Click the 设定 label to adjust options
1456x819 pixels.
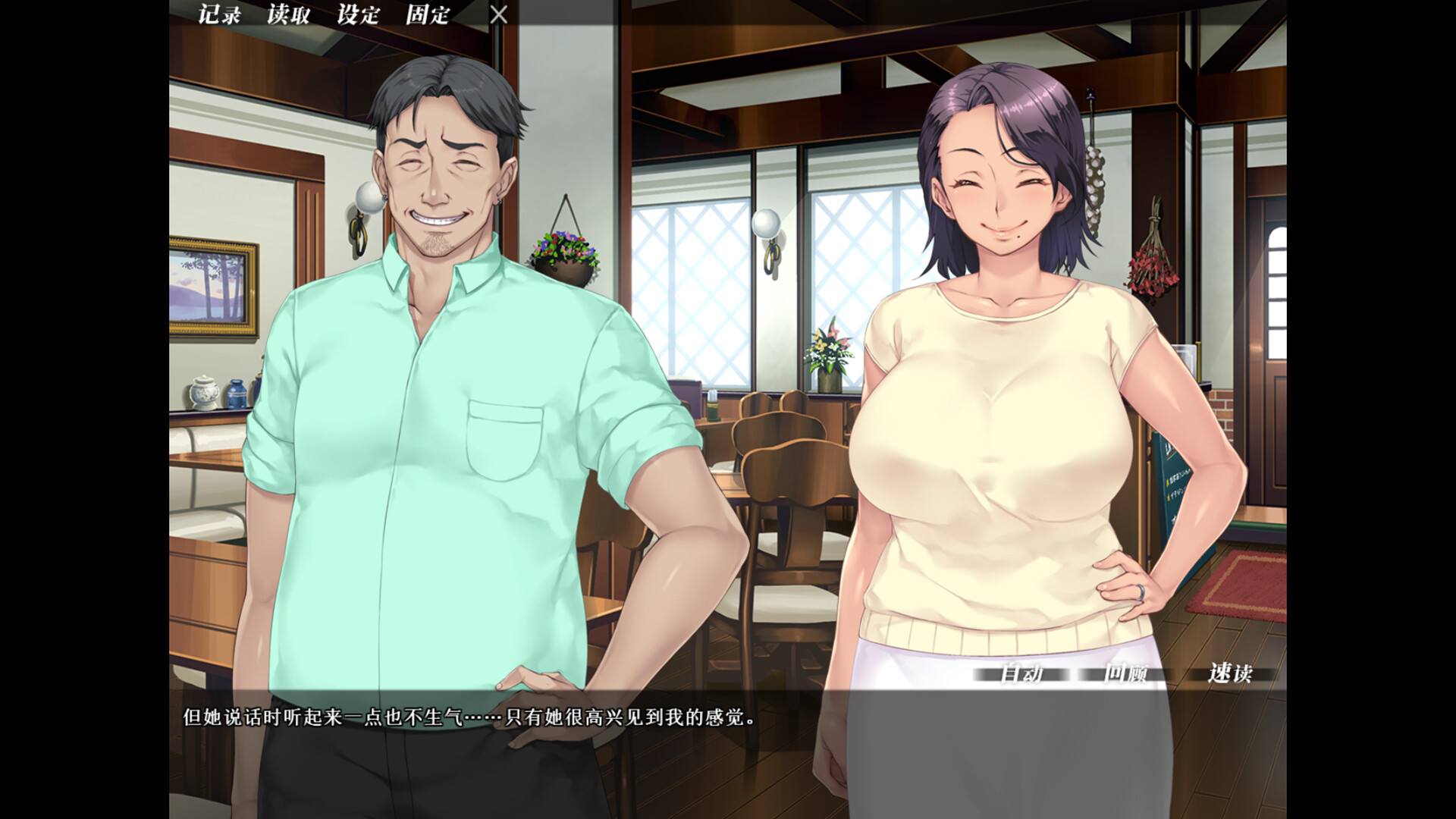pos(356,14)
